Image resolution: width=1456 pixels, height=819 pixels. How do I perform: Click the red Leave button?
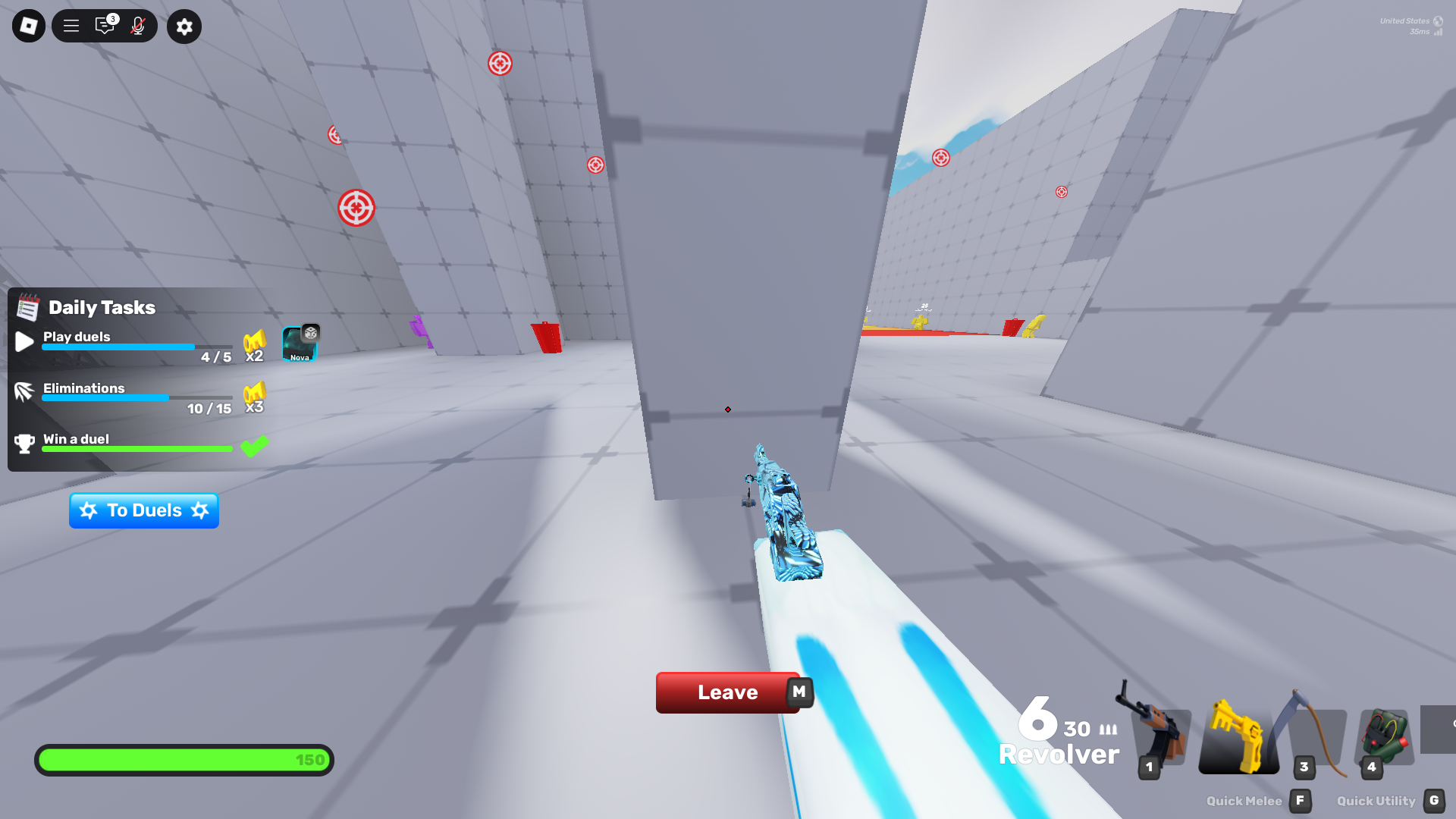point(726,692)
